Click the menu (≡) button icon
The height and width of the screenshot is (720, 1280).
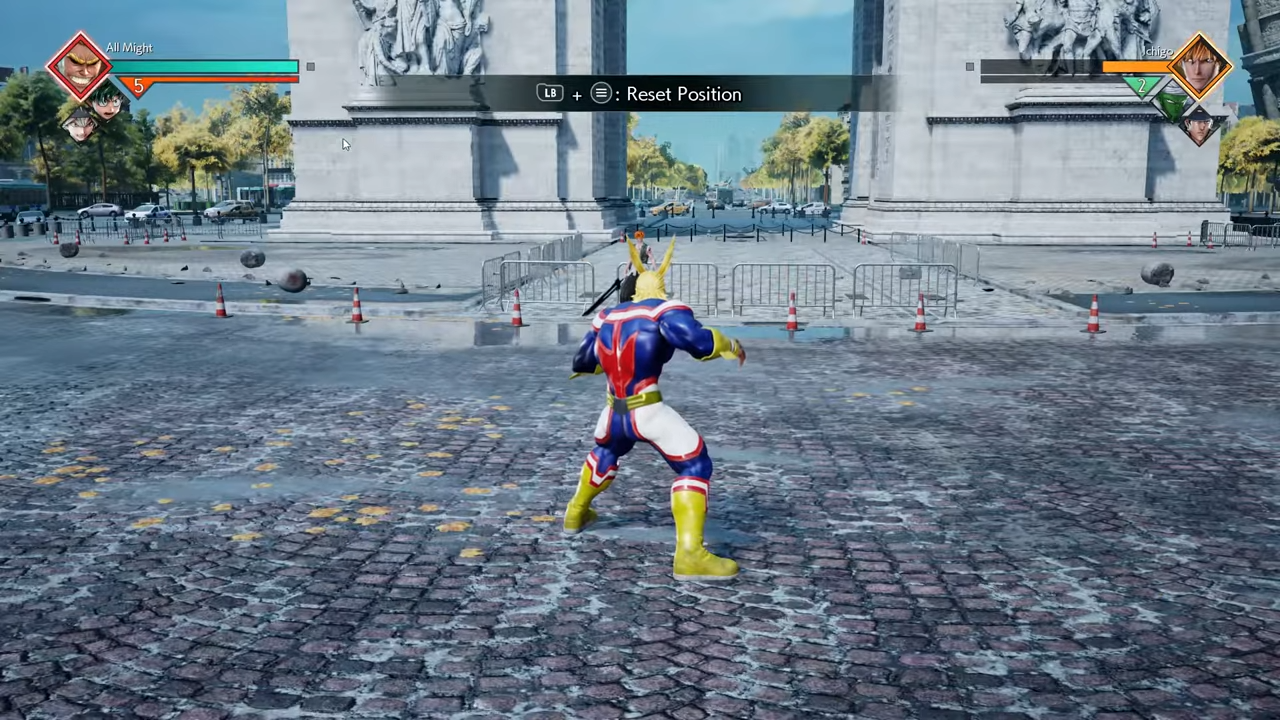601,93
